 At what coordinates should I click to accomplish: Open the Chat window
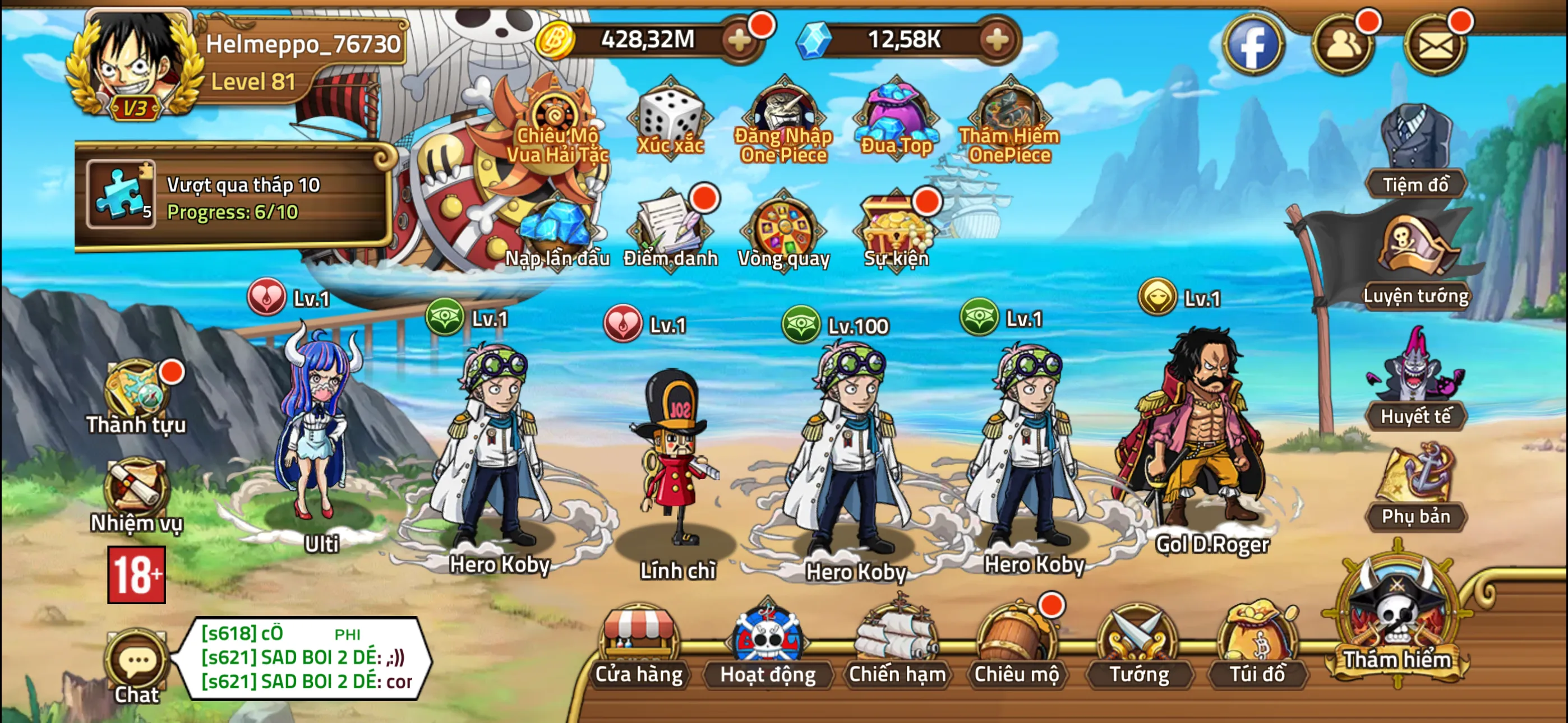pos(137,665)
